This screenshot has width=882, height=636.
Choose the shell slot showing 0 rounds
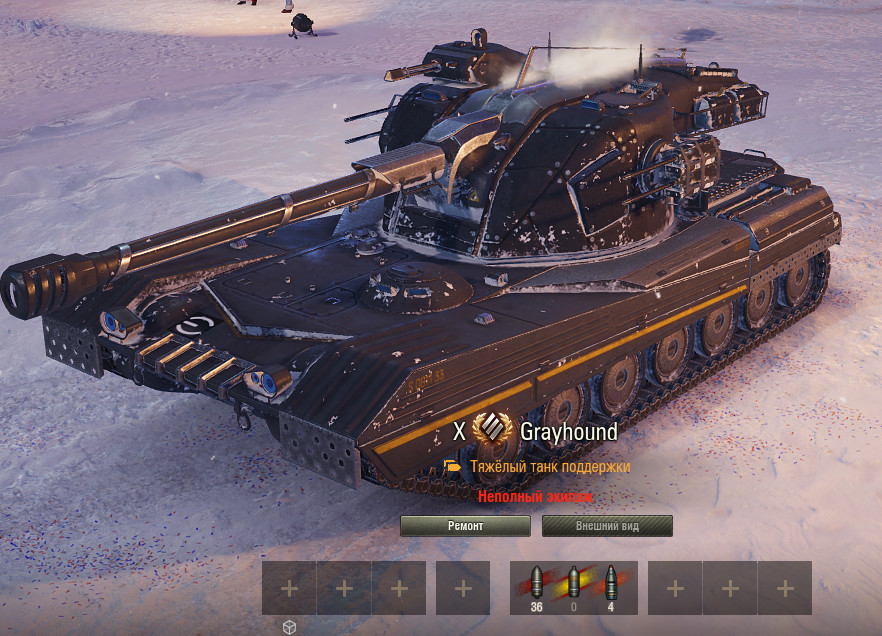click(574, 587)
